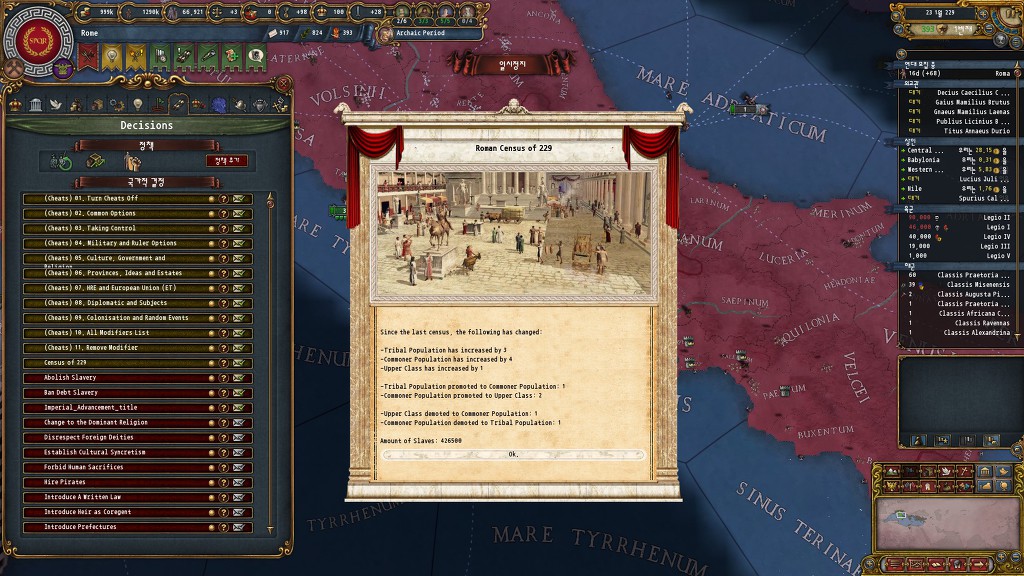Open cheat entry 10. All Modifiers List
This screenshot has height=576, width=1024.
point(115,333)
